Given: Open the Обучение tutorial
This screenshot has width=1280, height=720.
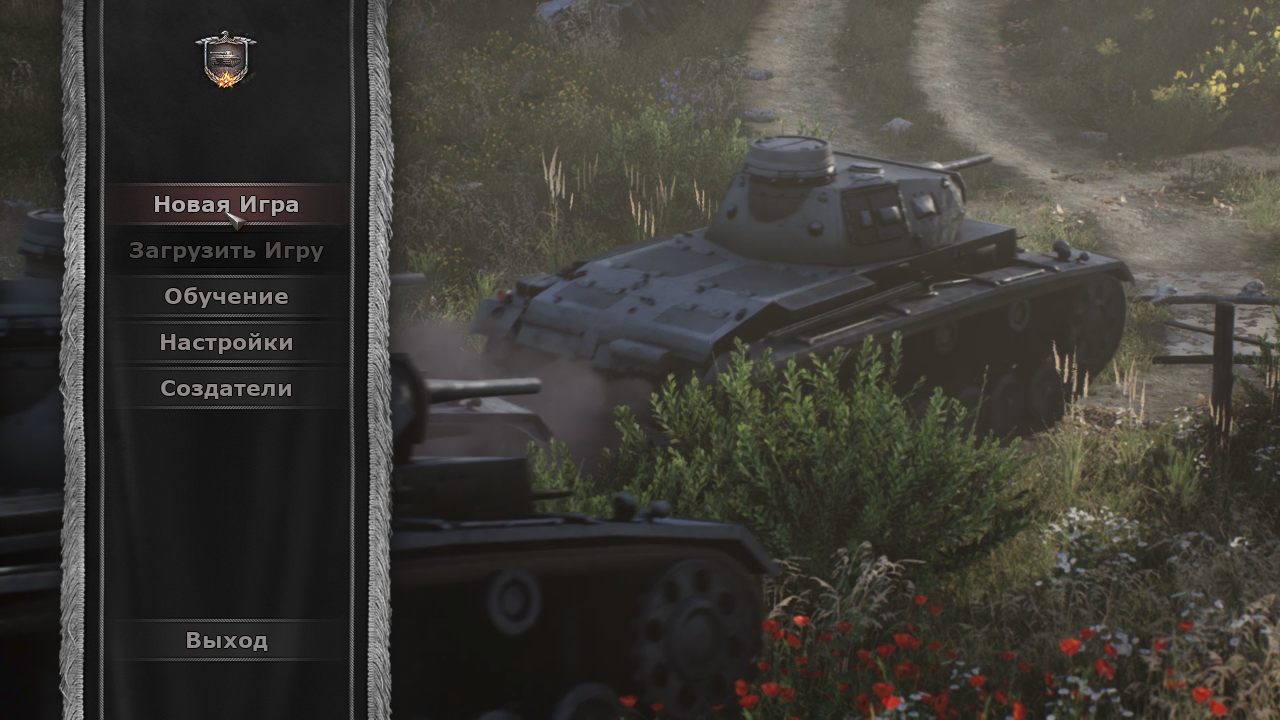Looking at the screenshot, I should (226, 296).
